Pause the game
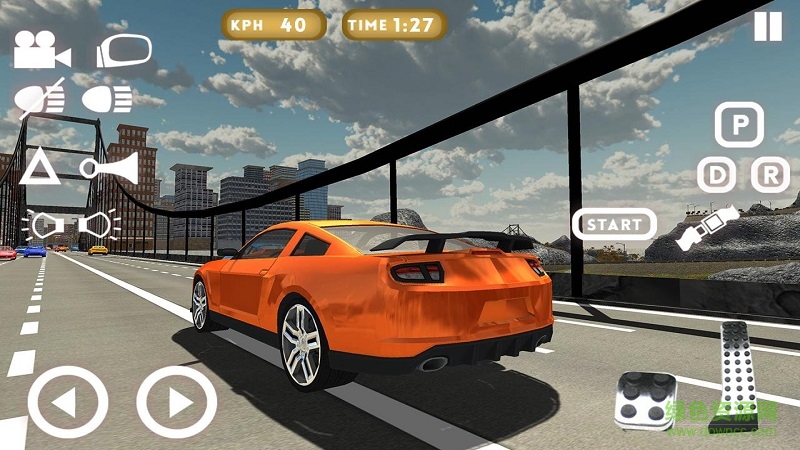This screenshot has width=800, height=450. click(767, 26)
